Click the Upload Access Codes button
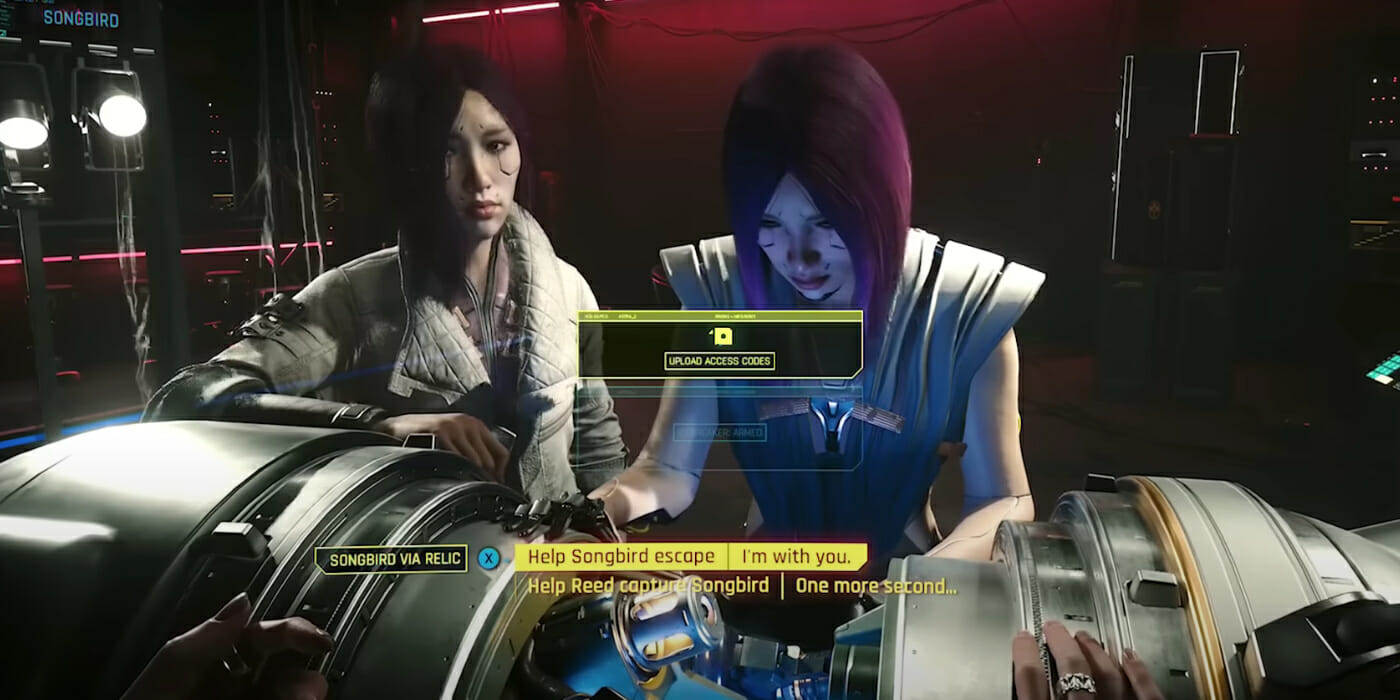The height and width of the screenshot is (700, 1400). [719, 361]
